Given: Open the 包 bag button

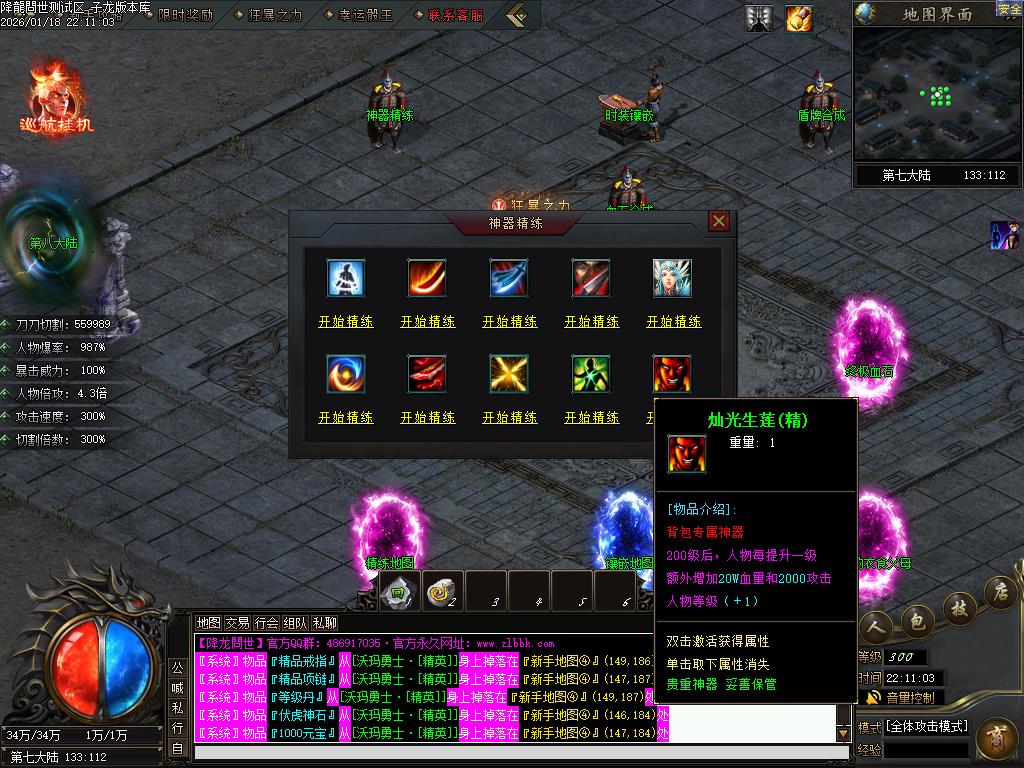Looking at the screenshot, I should click(915, 620).
